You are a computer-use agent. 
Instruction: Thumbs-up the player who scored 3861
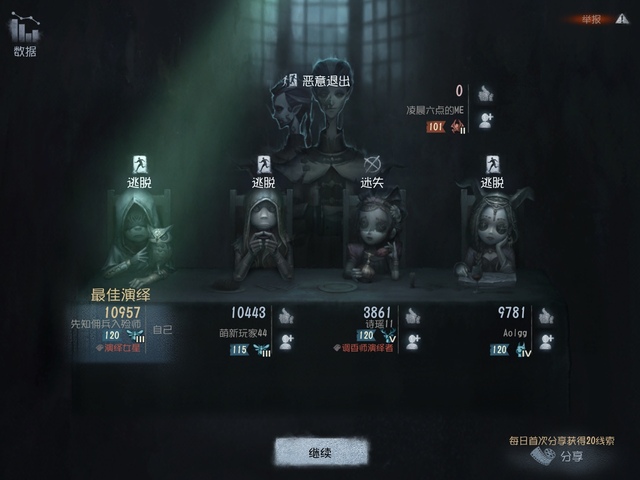click(412, 316)
